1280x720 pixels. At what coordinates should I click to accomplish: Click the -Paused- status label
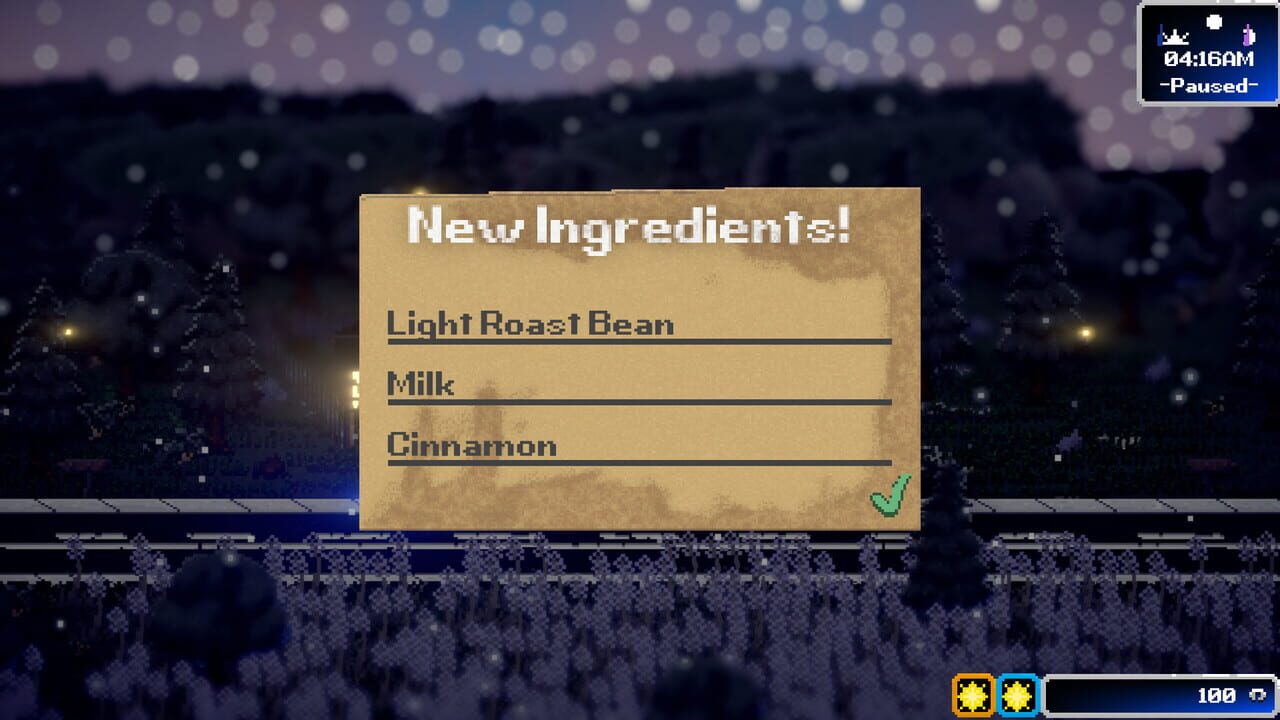coord(1210,88)
